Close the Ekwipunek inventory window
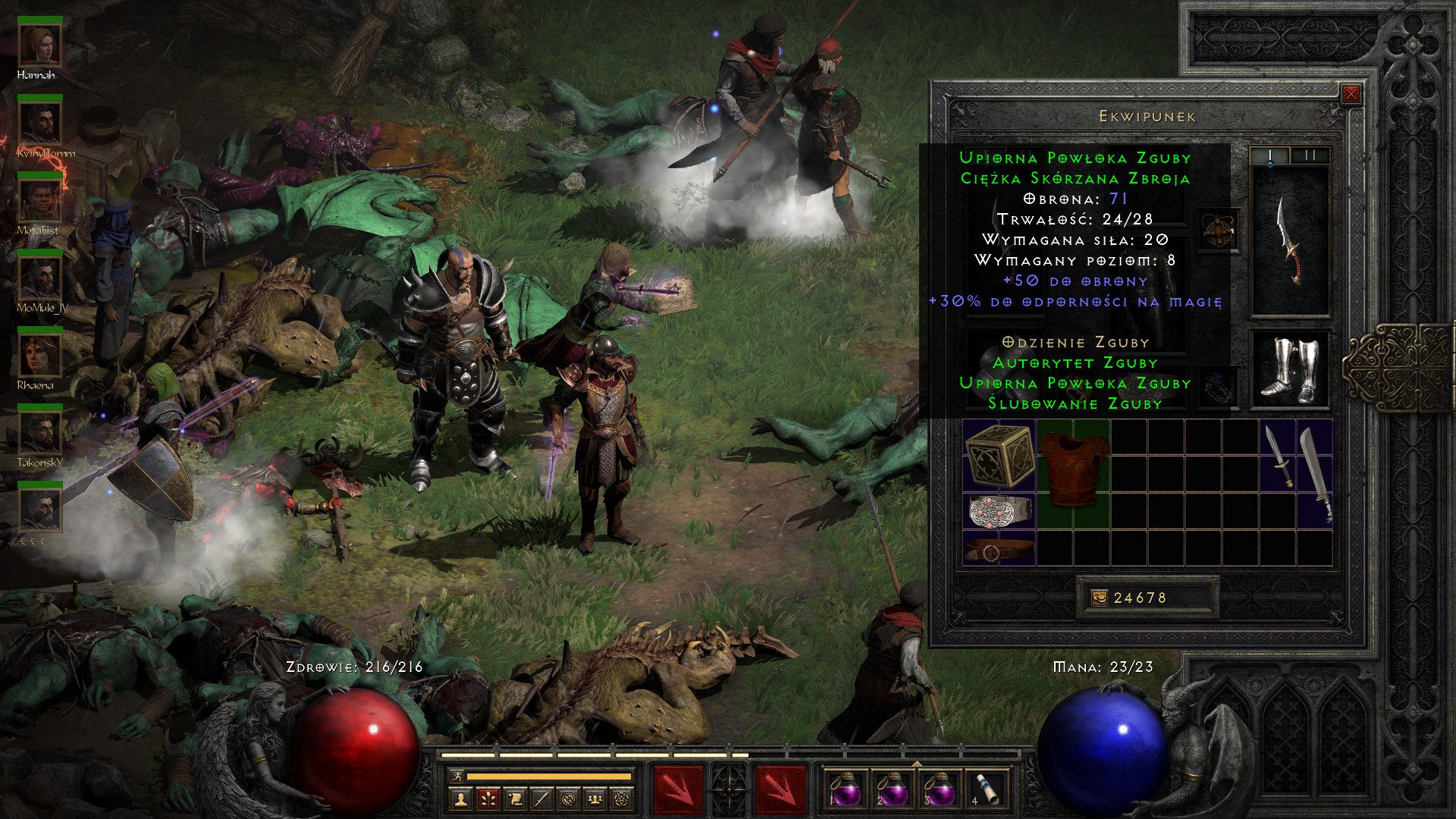The height and width of the screenshot is (819, 1456). point(1351,94)
